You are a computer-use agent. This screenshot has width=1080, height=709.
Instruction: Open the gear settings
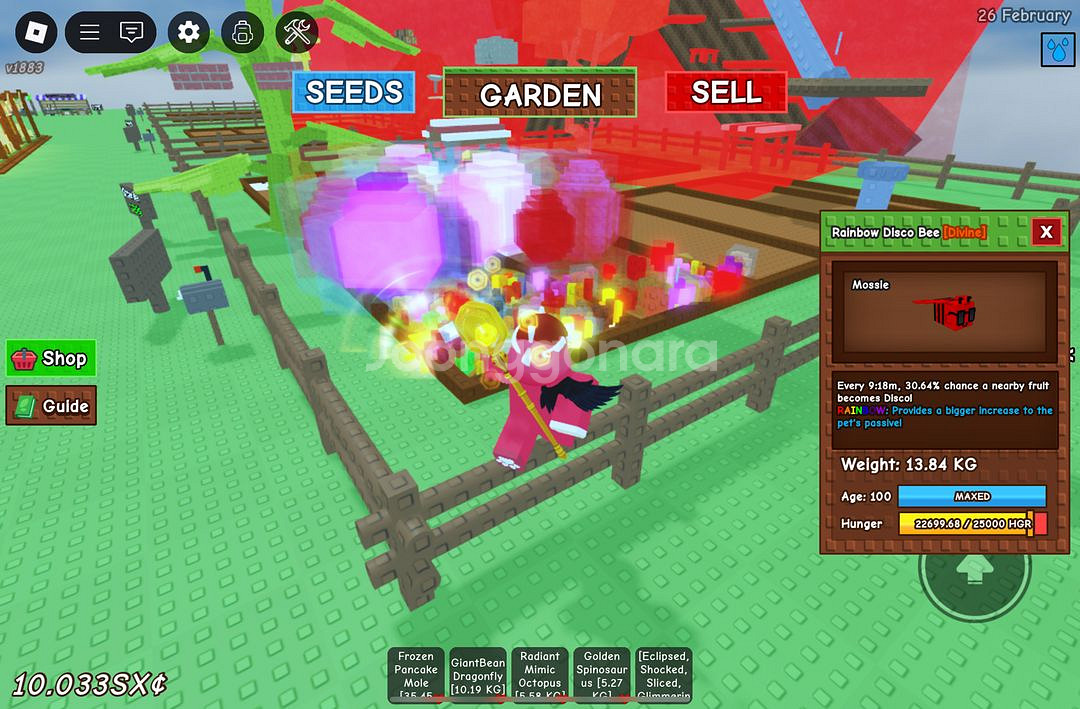pyautogui.click(x=189, y=33)
